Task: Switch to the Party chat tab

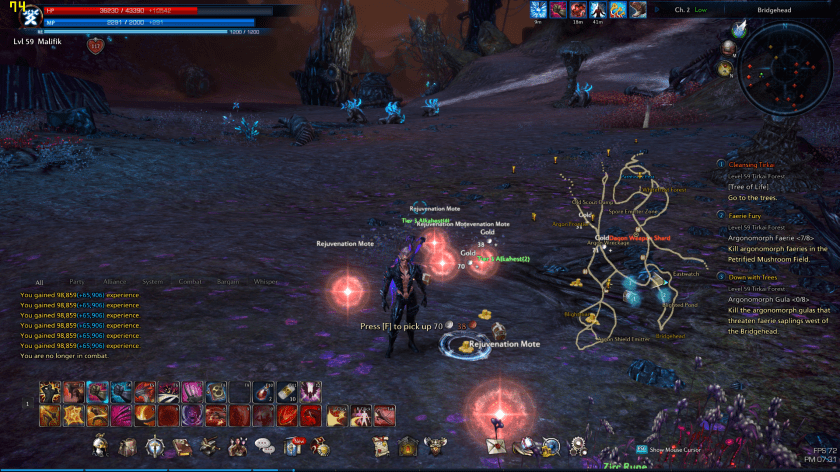Action: [x=76, y=282]
